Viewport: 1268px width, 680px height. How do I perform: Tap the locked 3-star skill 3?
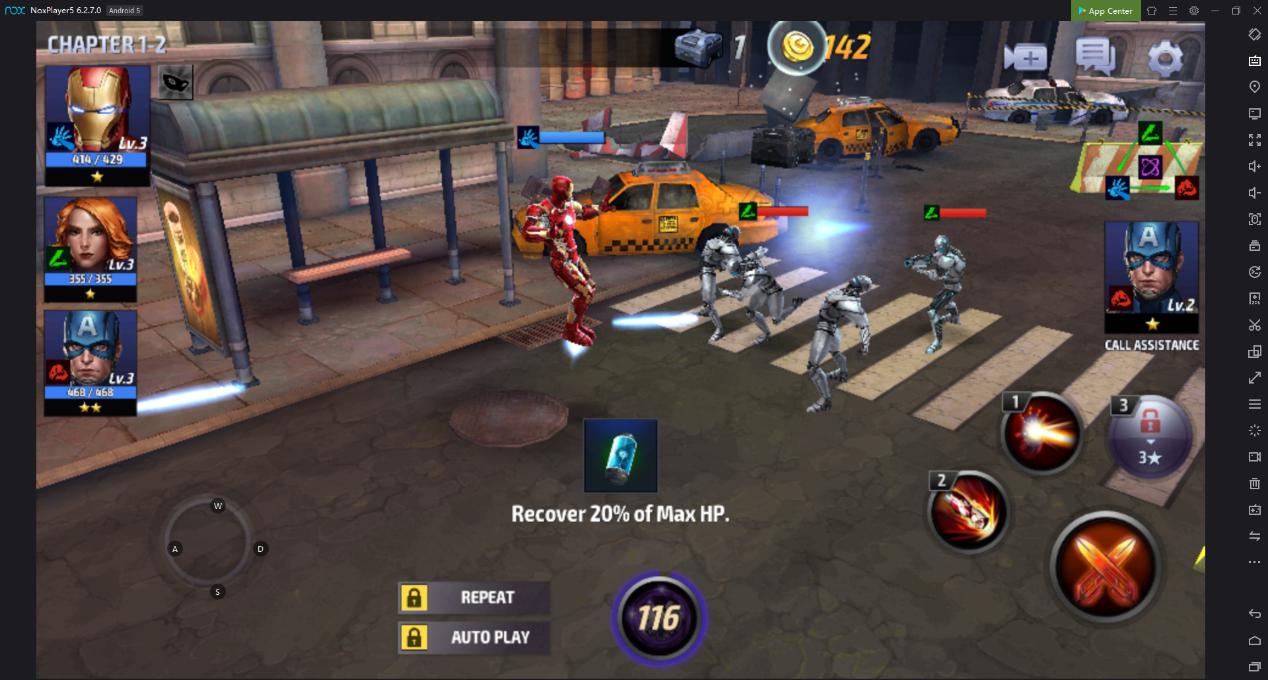pos(1150,437)
